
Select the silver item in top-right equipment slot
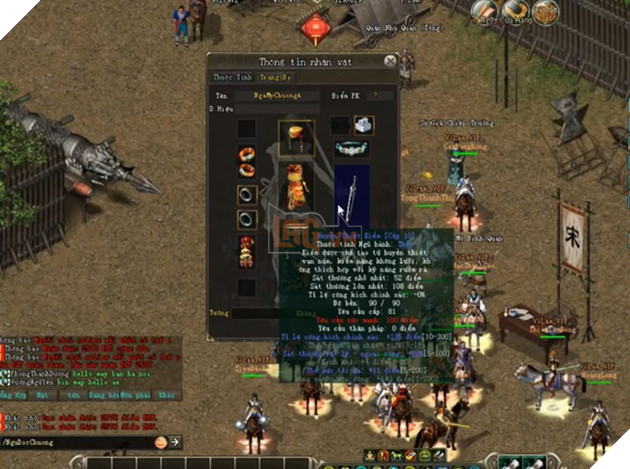tap(364, 125)
